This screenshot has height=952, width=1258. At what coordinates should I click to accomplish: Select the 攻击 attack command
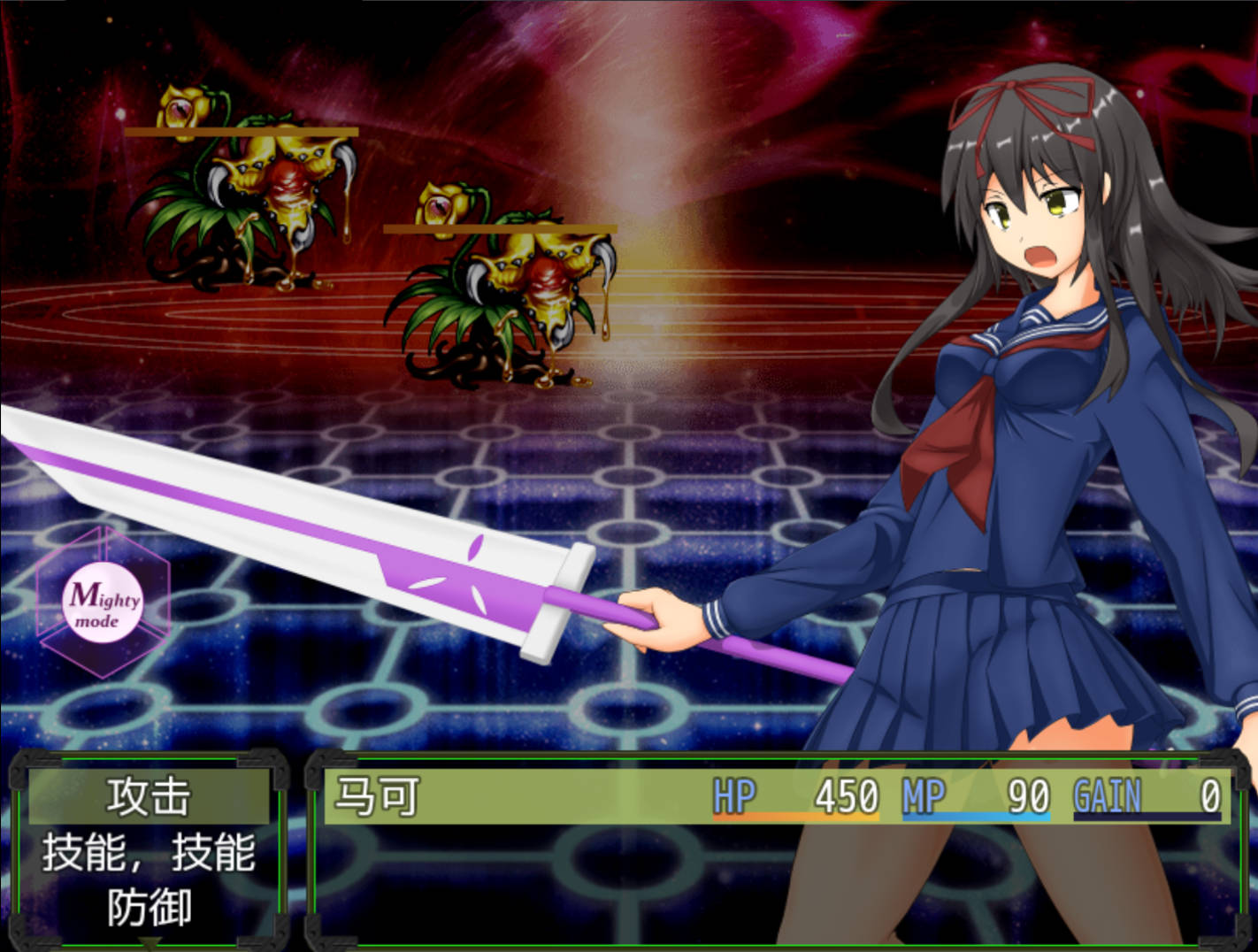coord(149,796)
